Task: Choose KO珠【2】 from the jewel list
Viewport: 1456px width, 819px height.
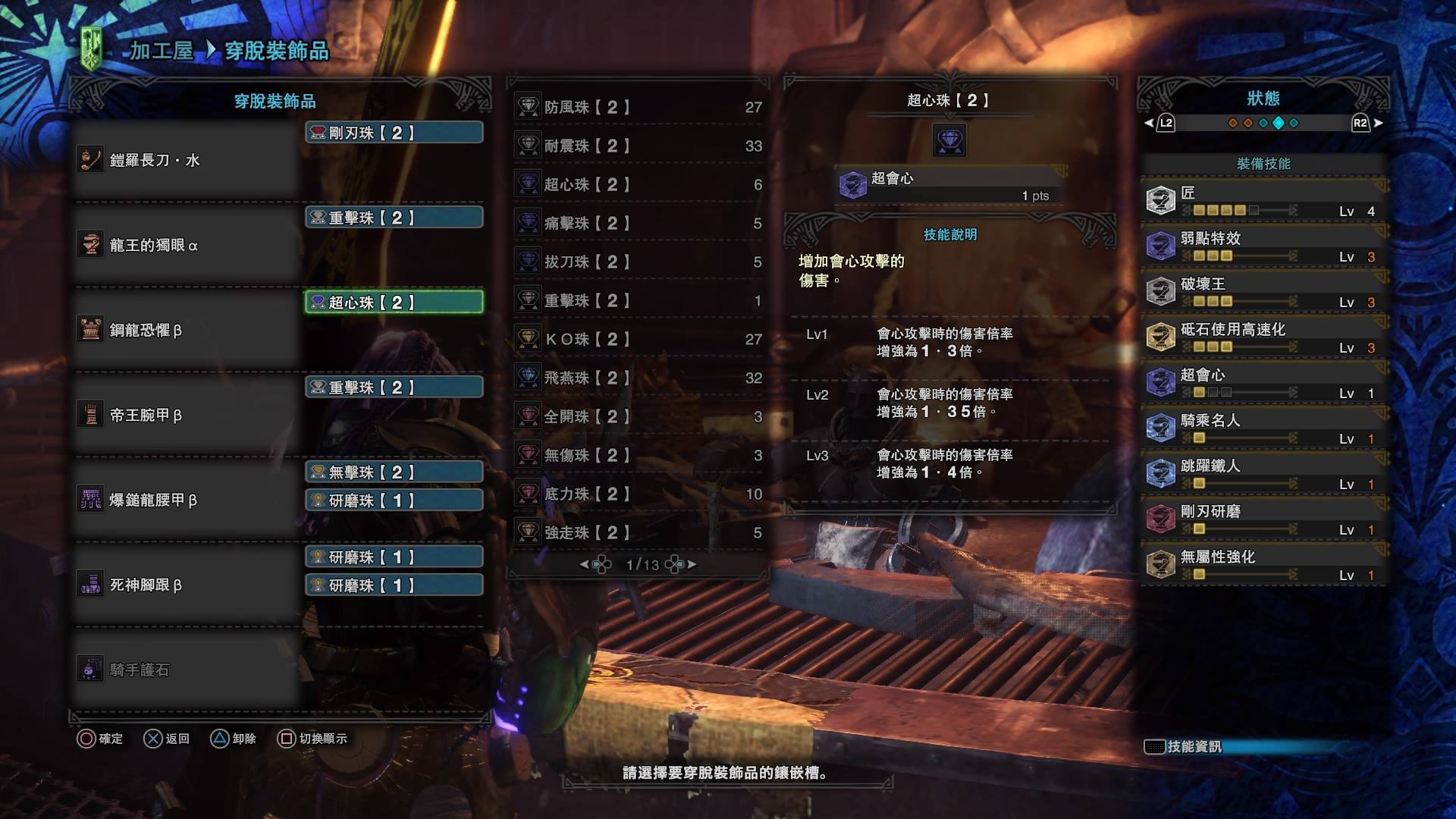Action: pos(638,340)
